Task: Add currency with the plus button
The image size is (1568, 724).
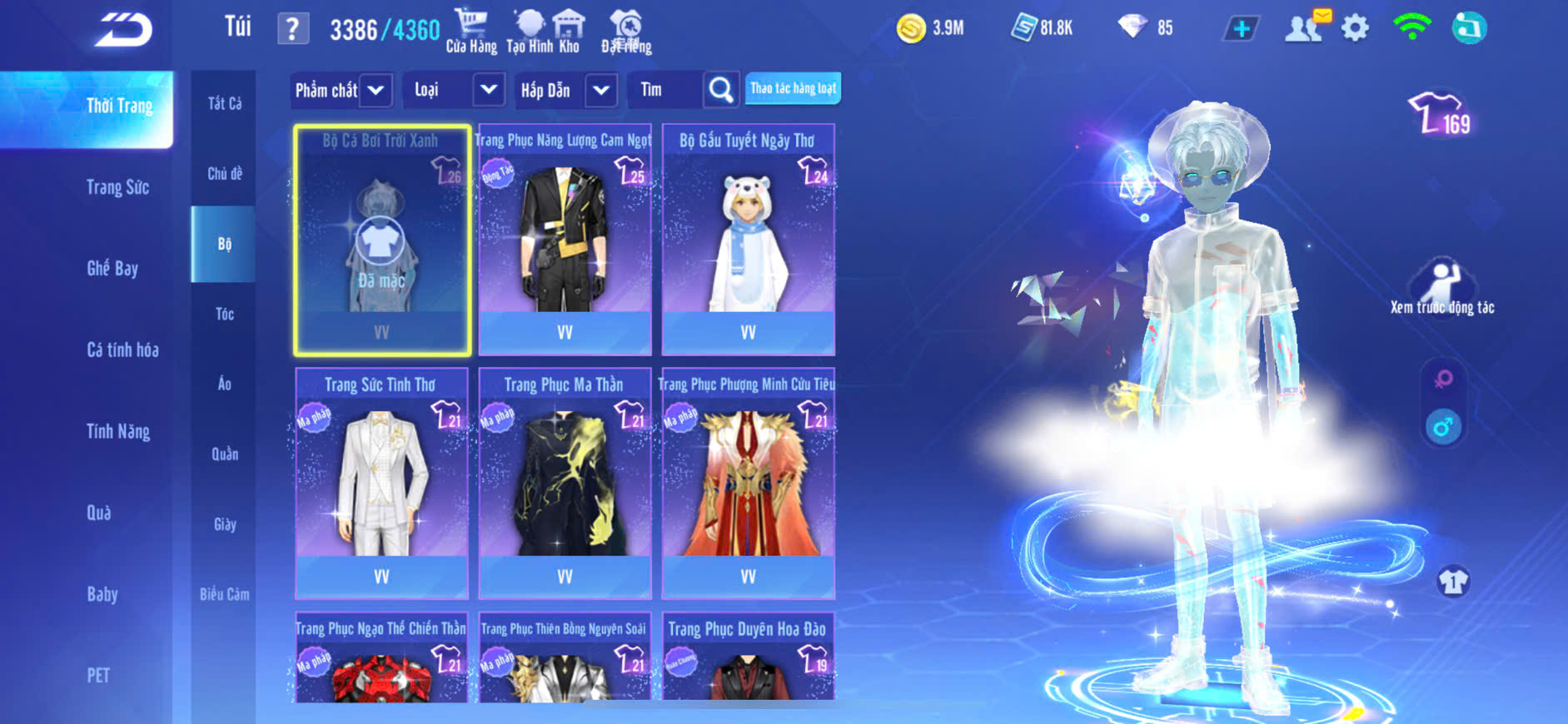Action: tap(1241, 29)
